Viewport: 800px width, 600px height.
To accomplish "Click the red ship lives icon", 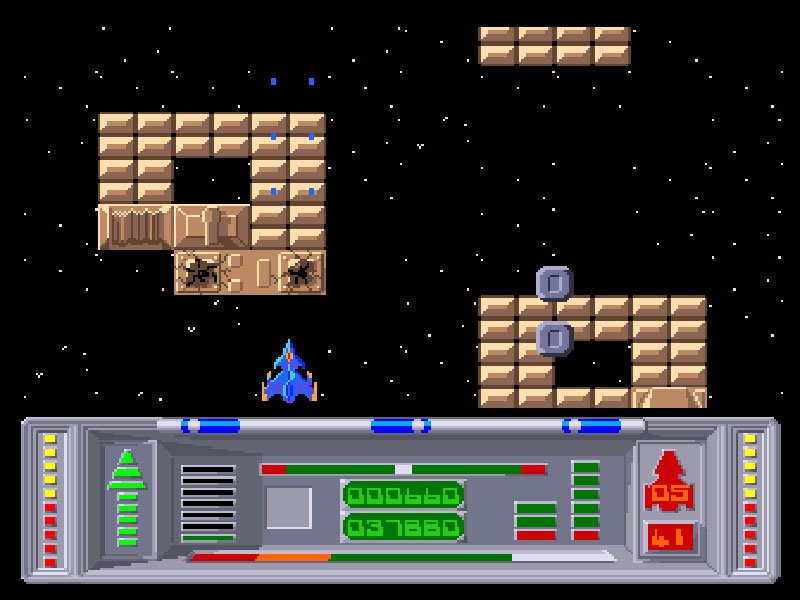I will (669, 467).
